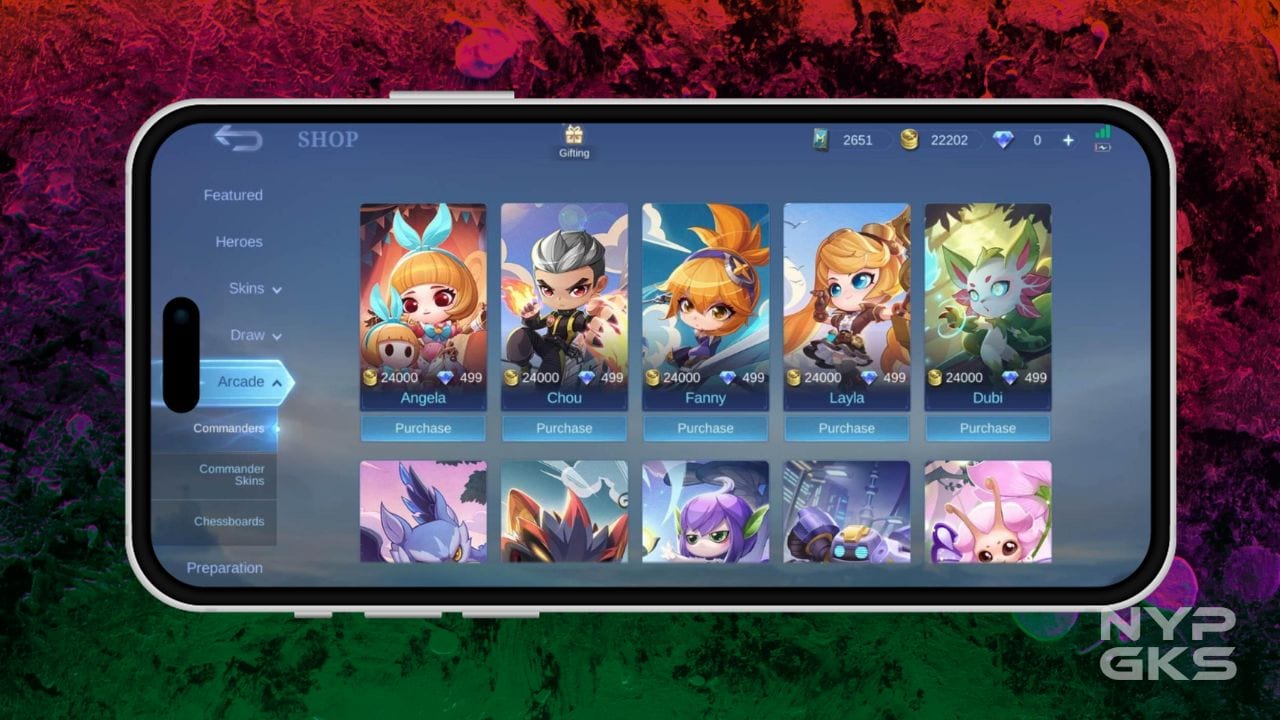Purchase the Angela commander
Screen dimensions: 1280x720
[423, 428]
